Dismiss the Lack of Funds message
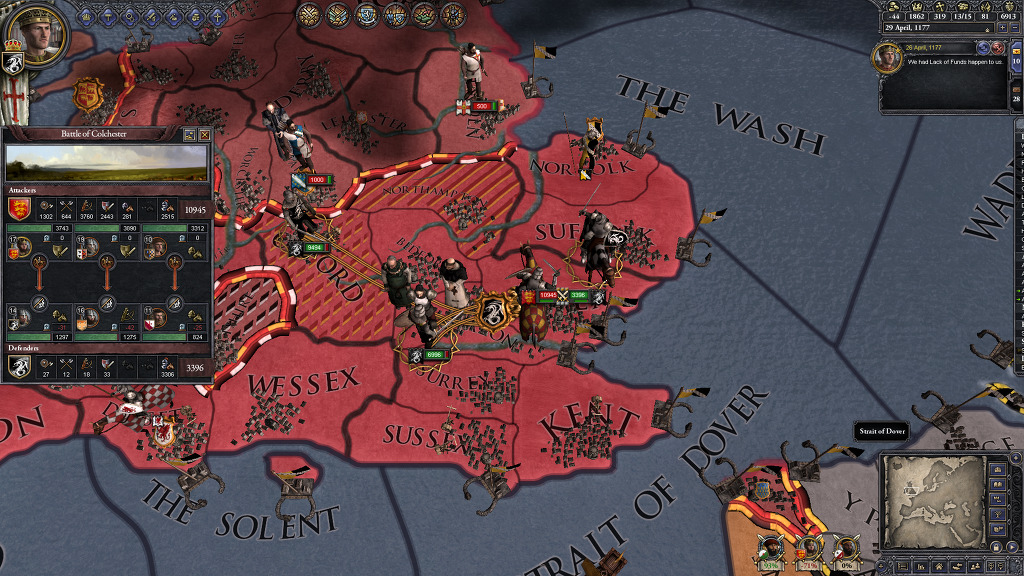 [997, 48]
